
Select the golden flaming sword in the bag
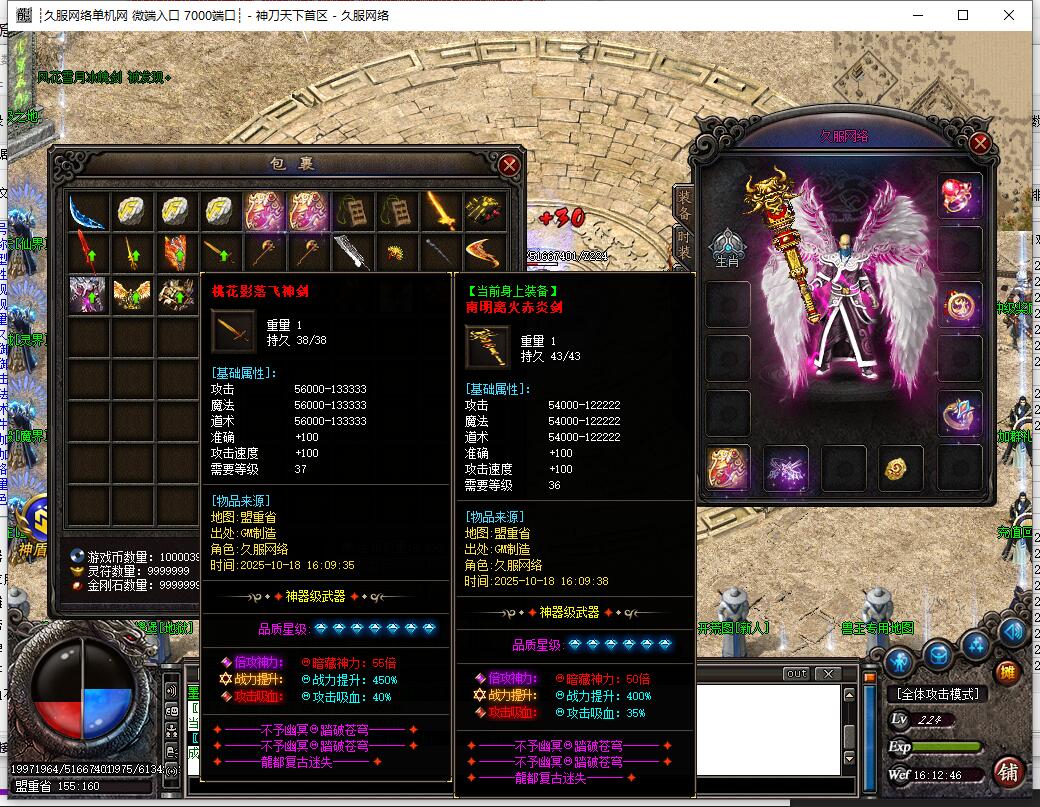pos(440,210)
